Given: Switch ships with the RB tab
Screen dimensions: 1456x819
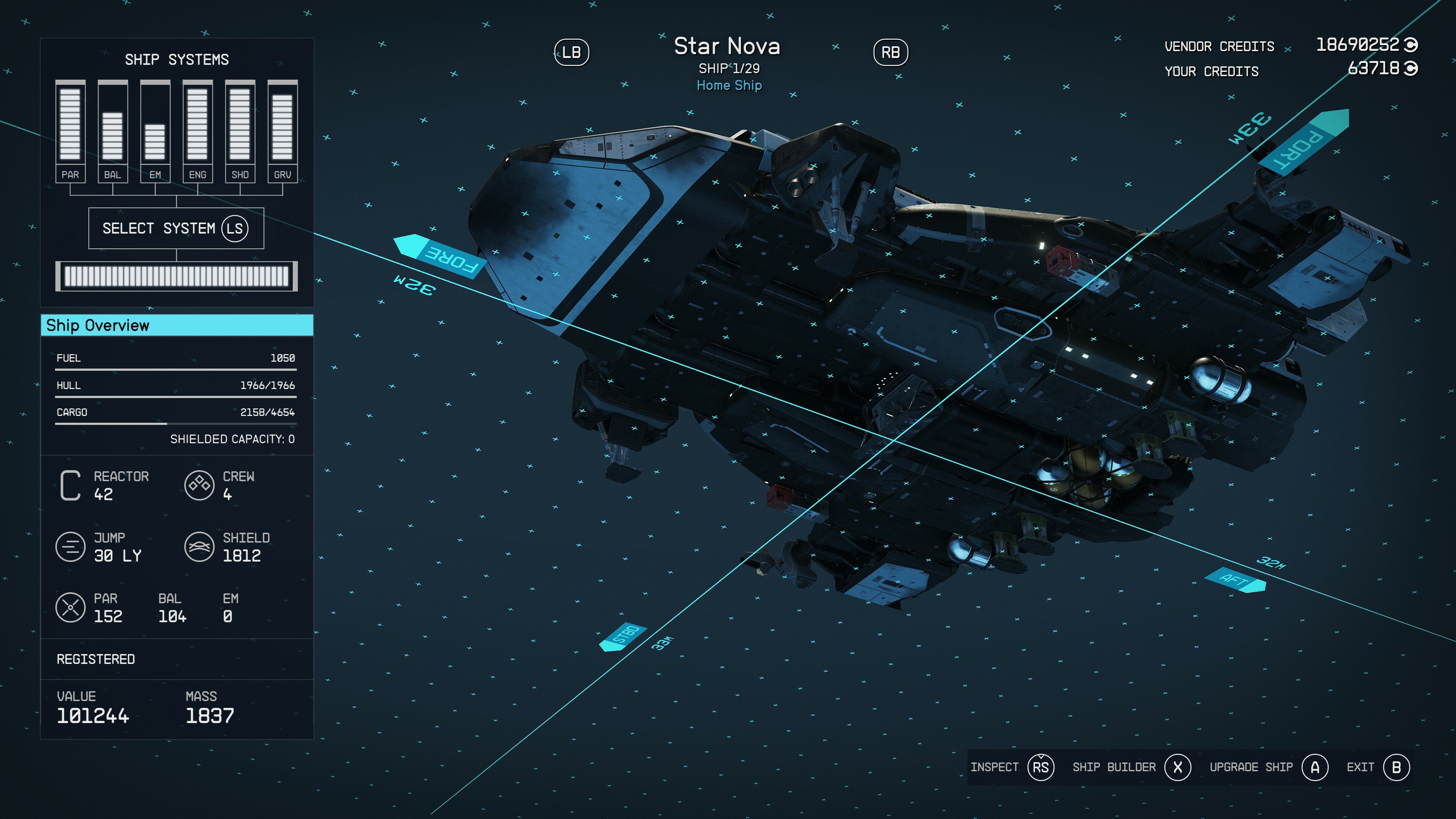Looking at the screenshot, I should click(891, 53).
